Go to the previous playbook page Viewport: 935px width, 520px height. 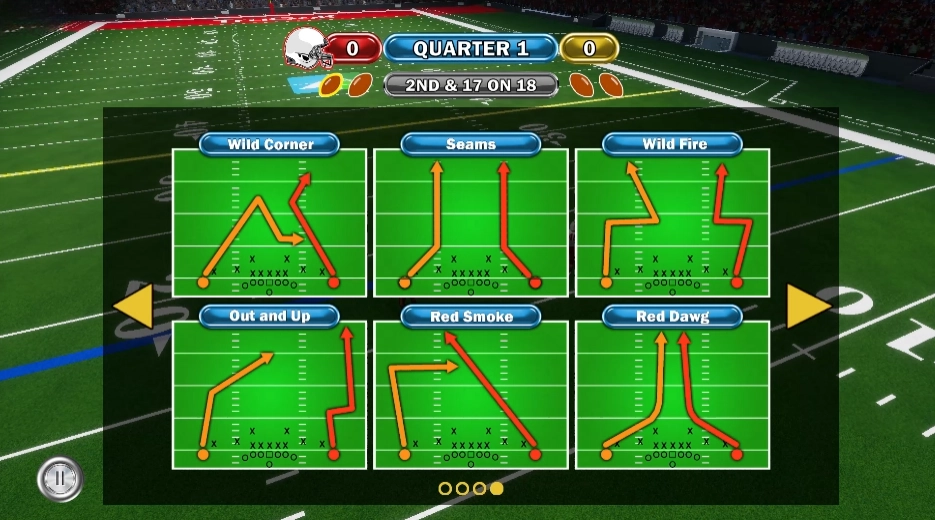pos(133,307)
